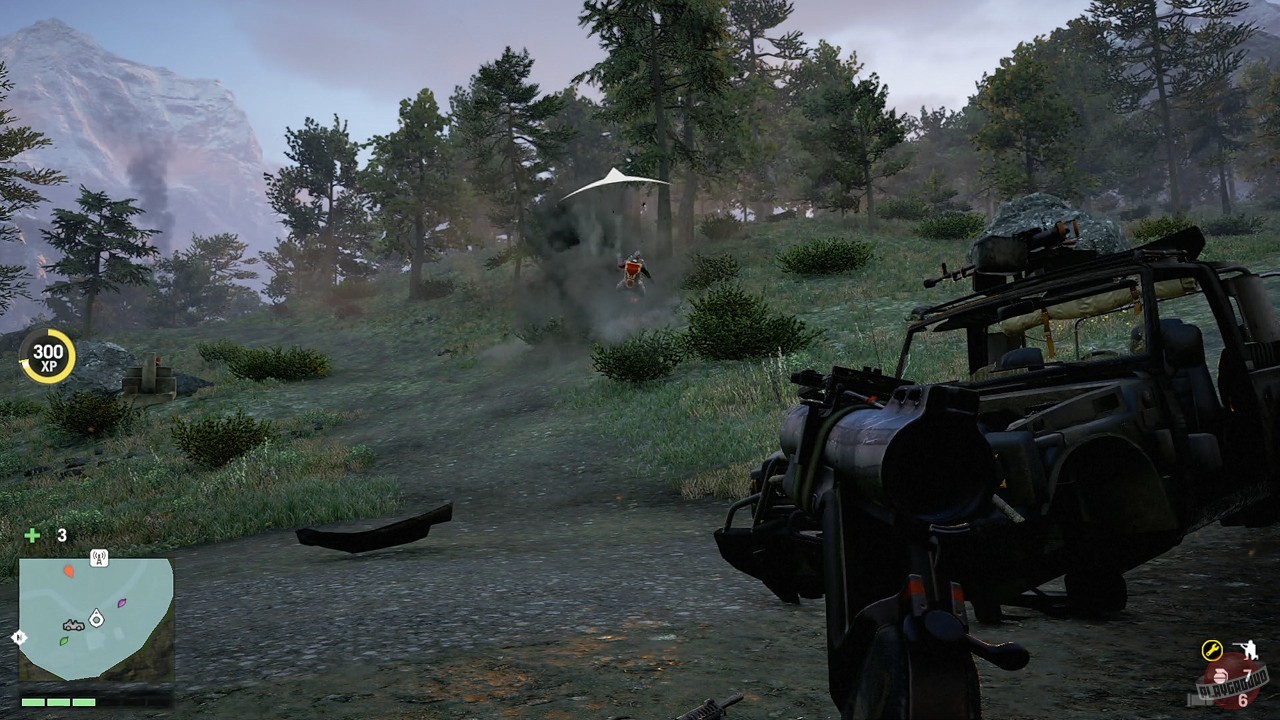Click the grenade icon in the bottom-right HUD

[1220, 676]
